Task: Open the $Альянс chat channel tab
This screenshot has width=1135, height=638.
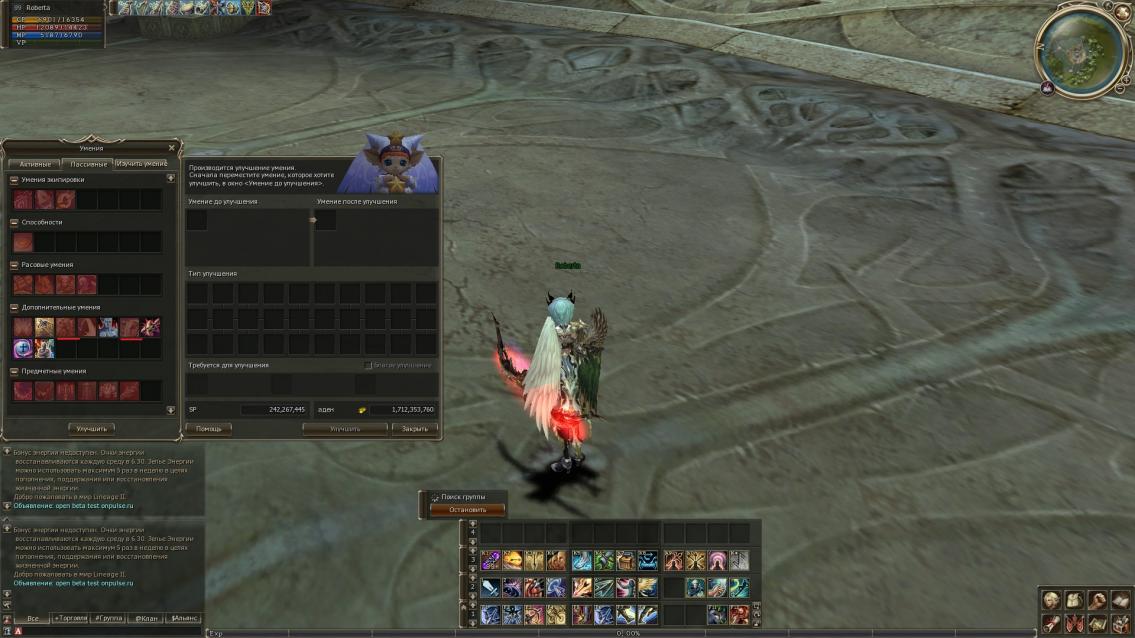Action: click(183, 618)
